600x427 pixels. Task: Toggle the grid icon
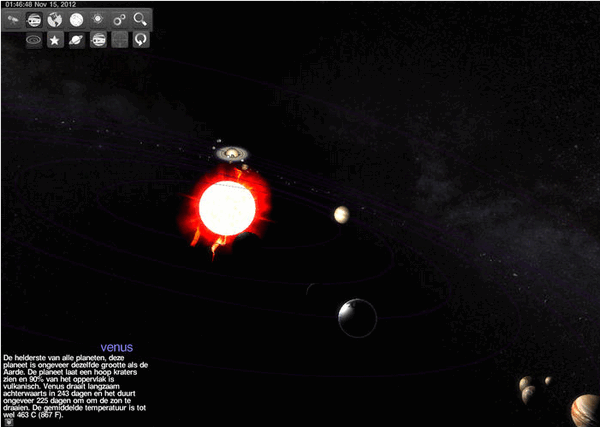coord(120,41)
